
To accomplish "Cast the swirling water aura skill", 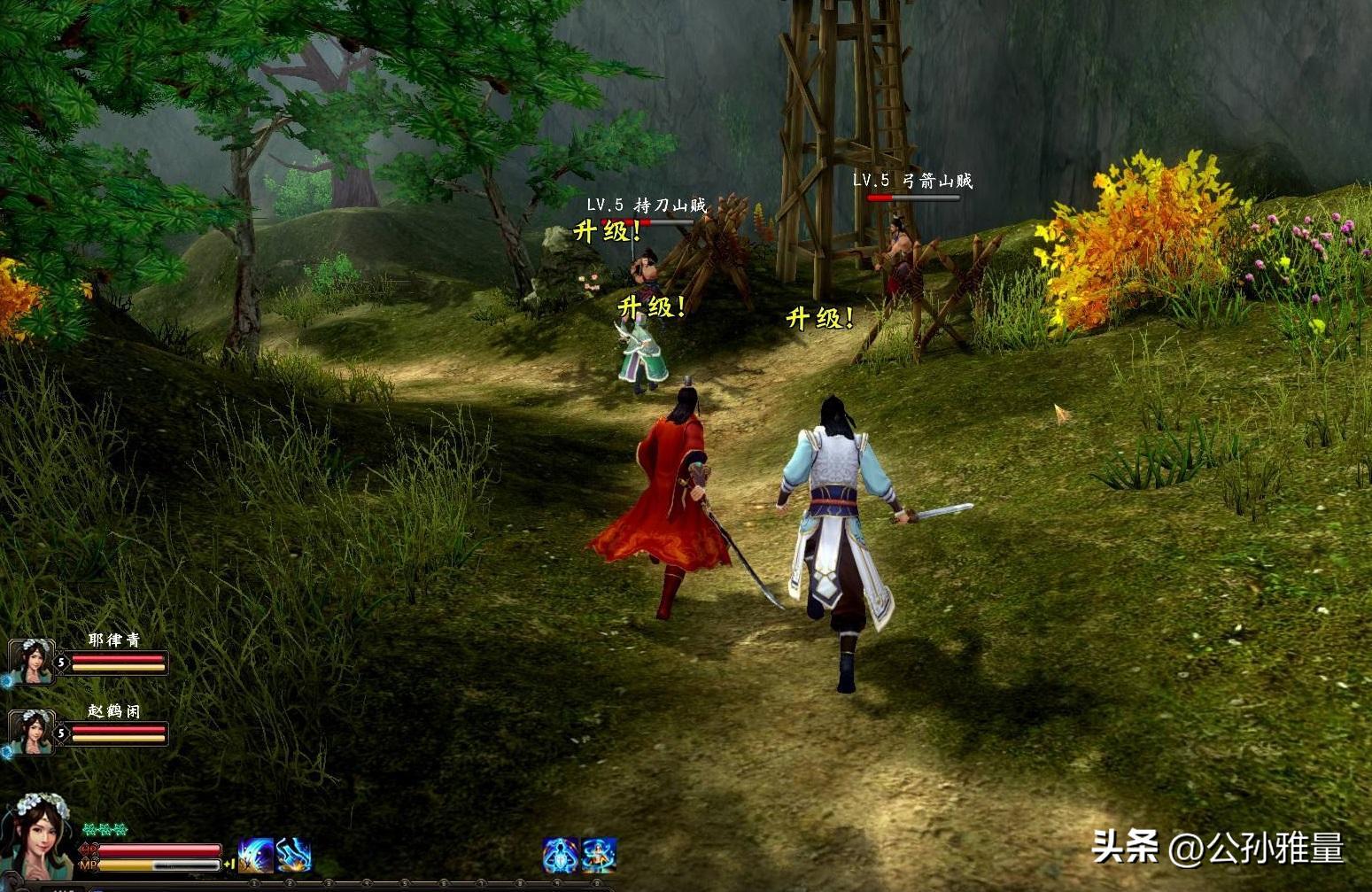I will 599,856.
